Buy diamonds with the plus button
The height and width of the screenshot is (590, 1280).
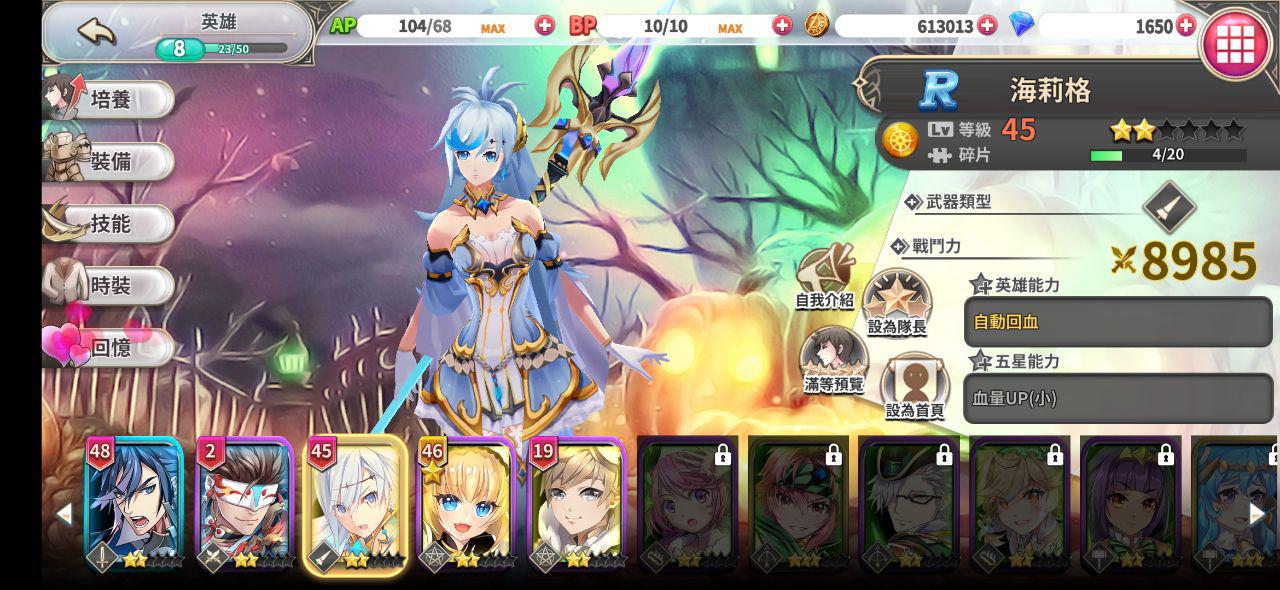pos(1186,26)
